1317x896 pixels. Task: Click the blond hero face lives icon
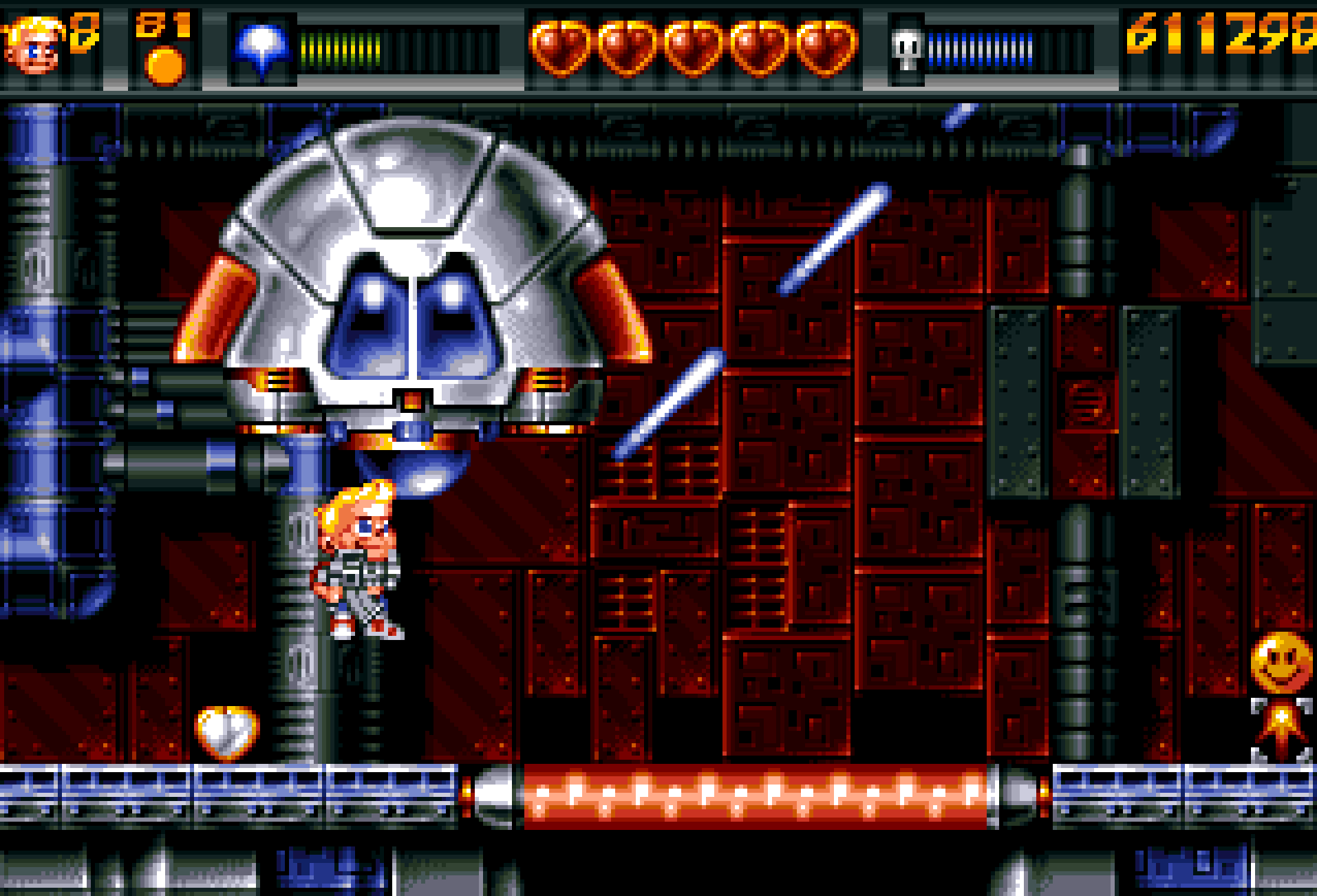pos(33,47)
